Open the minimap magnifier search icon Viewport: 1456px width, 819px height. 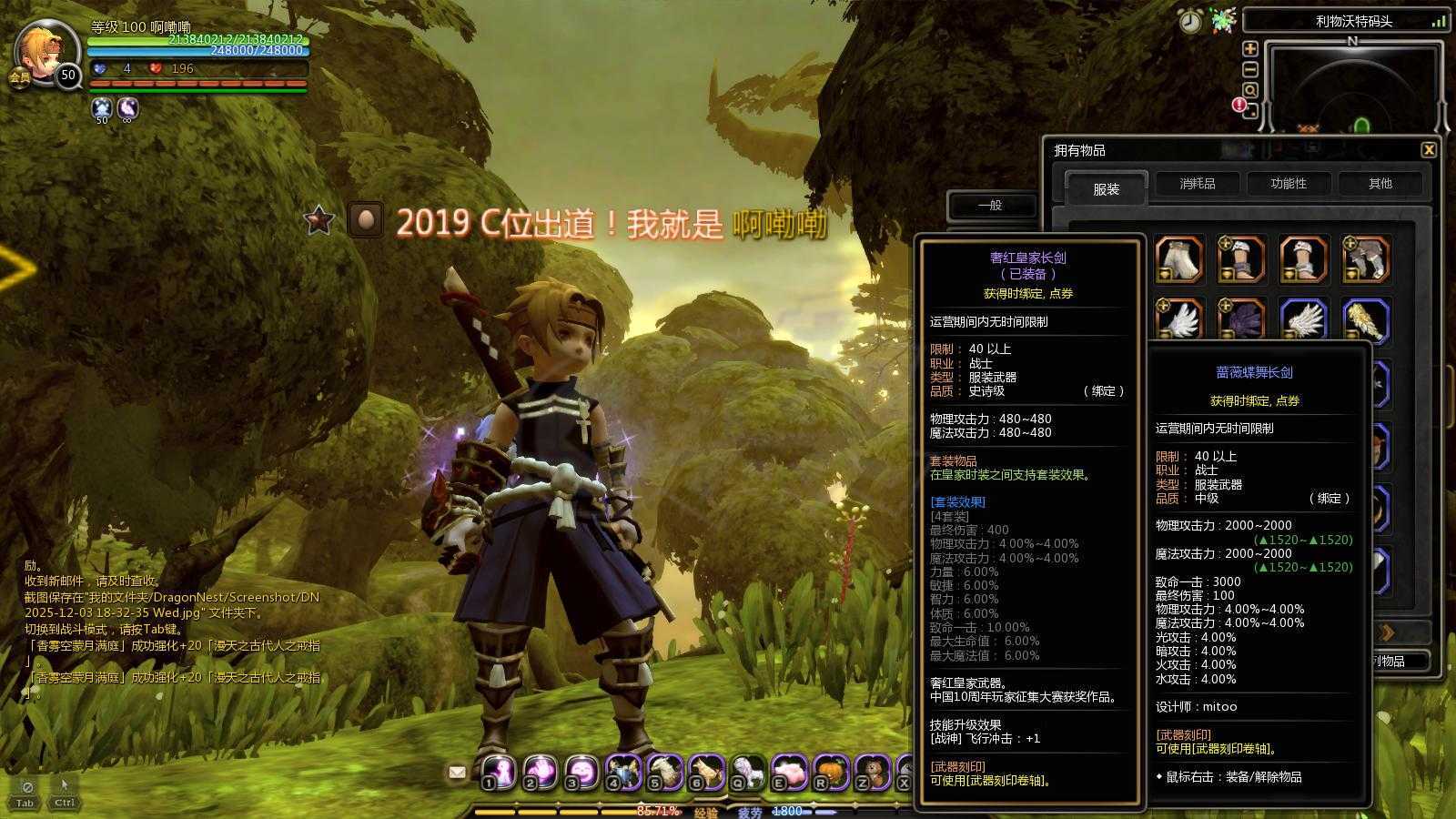tap(1251, 89)
